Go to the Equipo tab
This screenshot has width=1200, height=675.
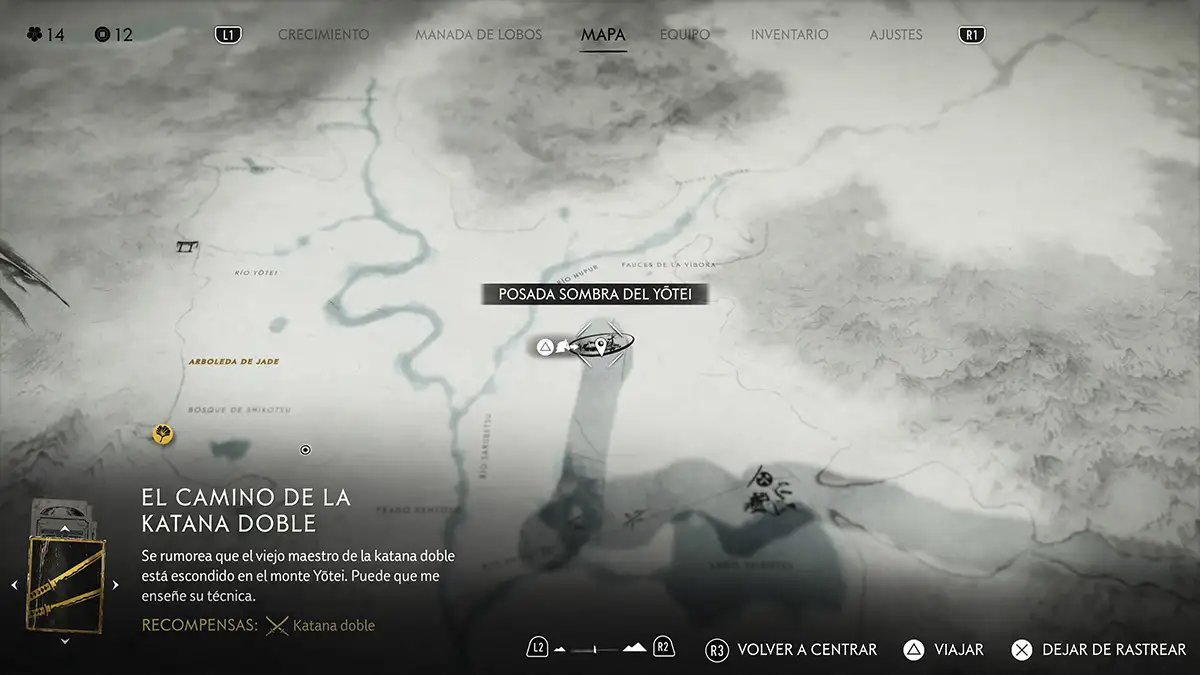685,35
